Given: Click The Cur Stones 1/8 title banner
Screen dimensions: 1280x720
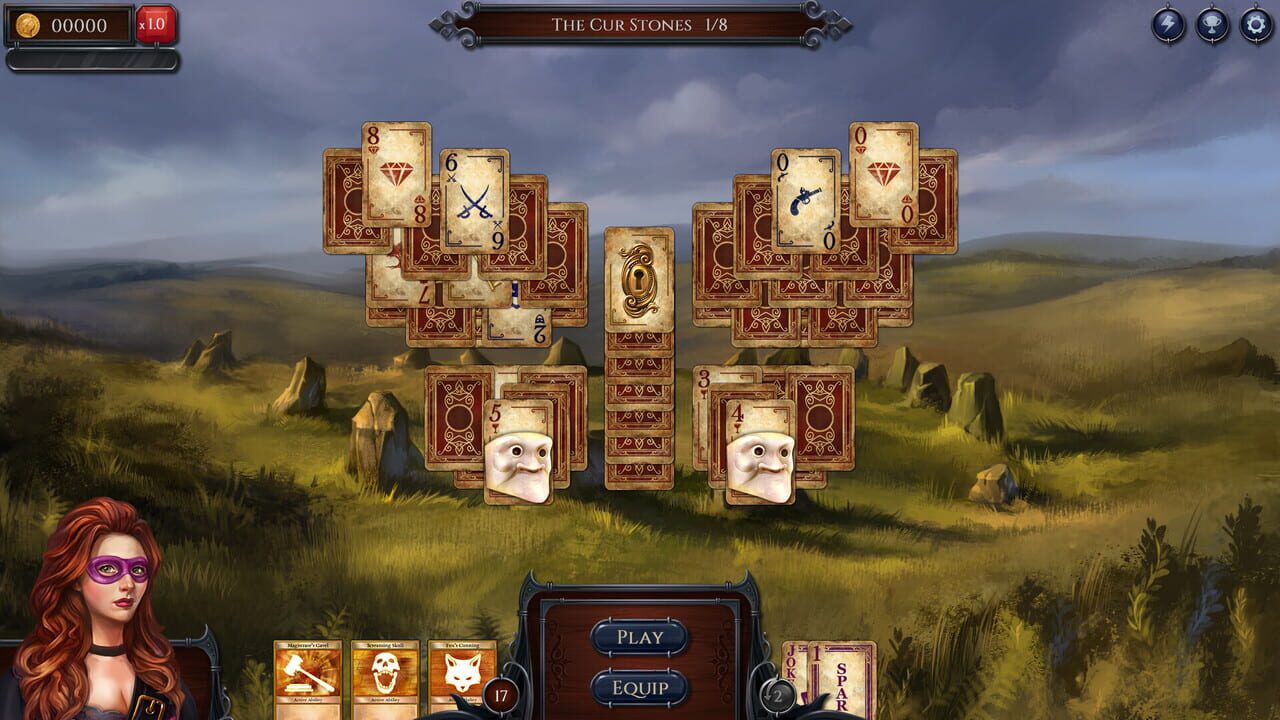Looking at the screenshot, I should coord(640,26).
